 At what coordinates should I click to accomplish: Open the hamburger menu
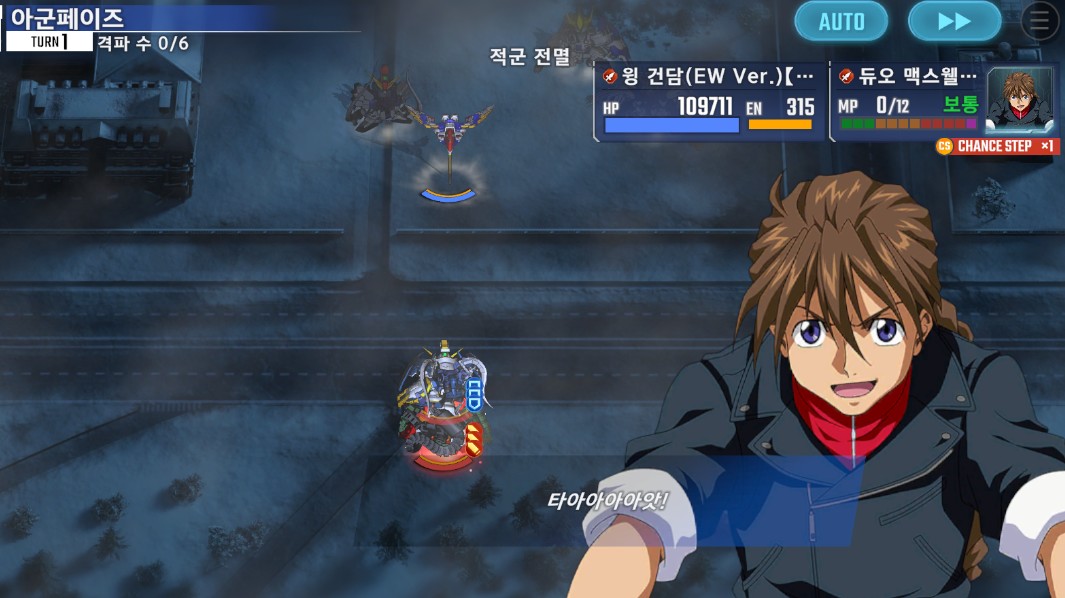(x=1040, y=21)
